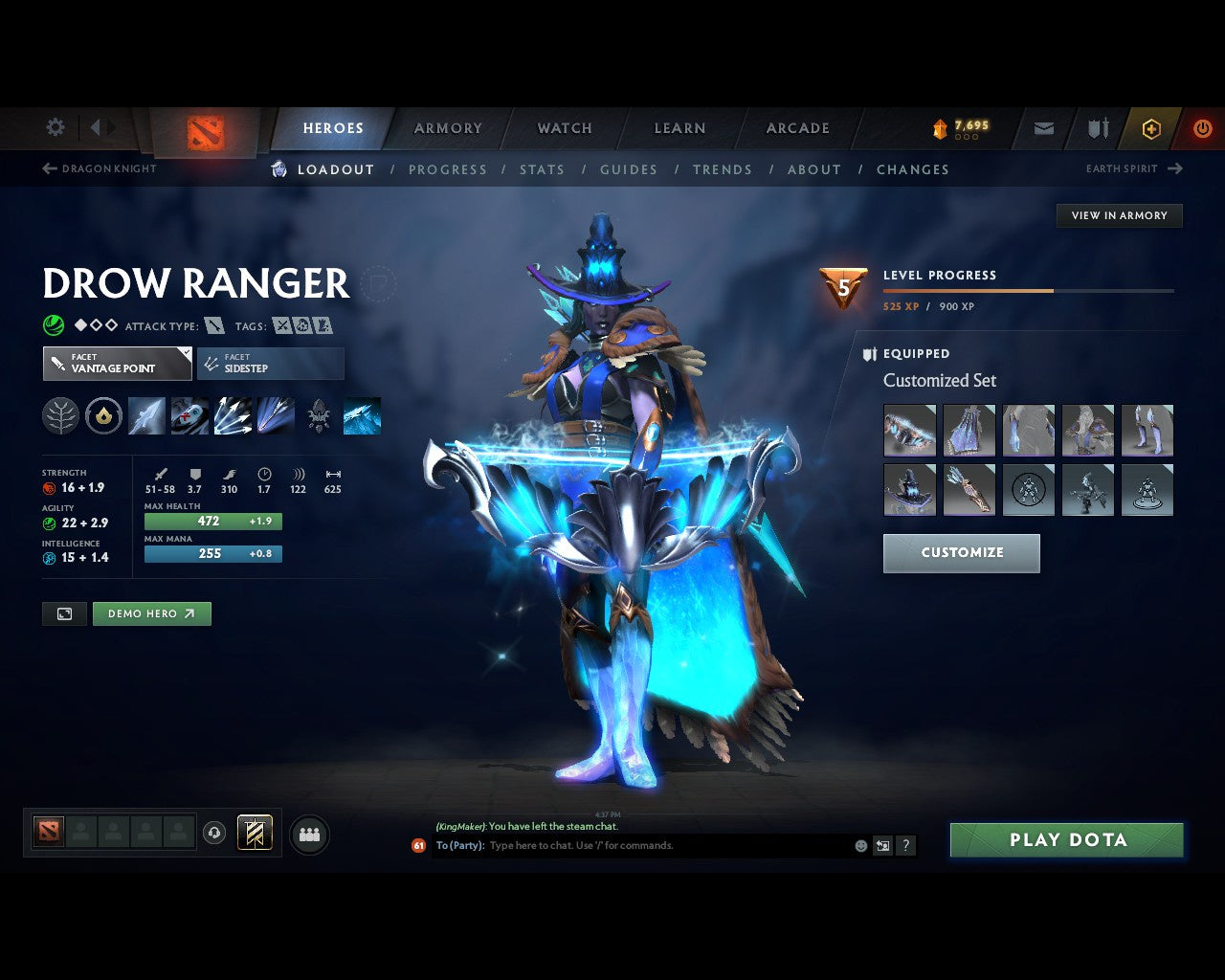Expand the ranked attack type tag

click(212, 325)
